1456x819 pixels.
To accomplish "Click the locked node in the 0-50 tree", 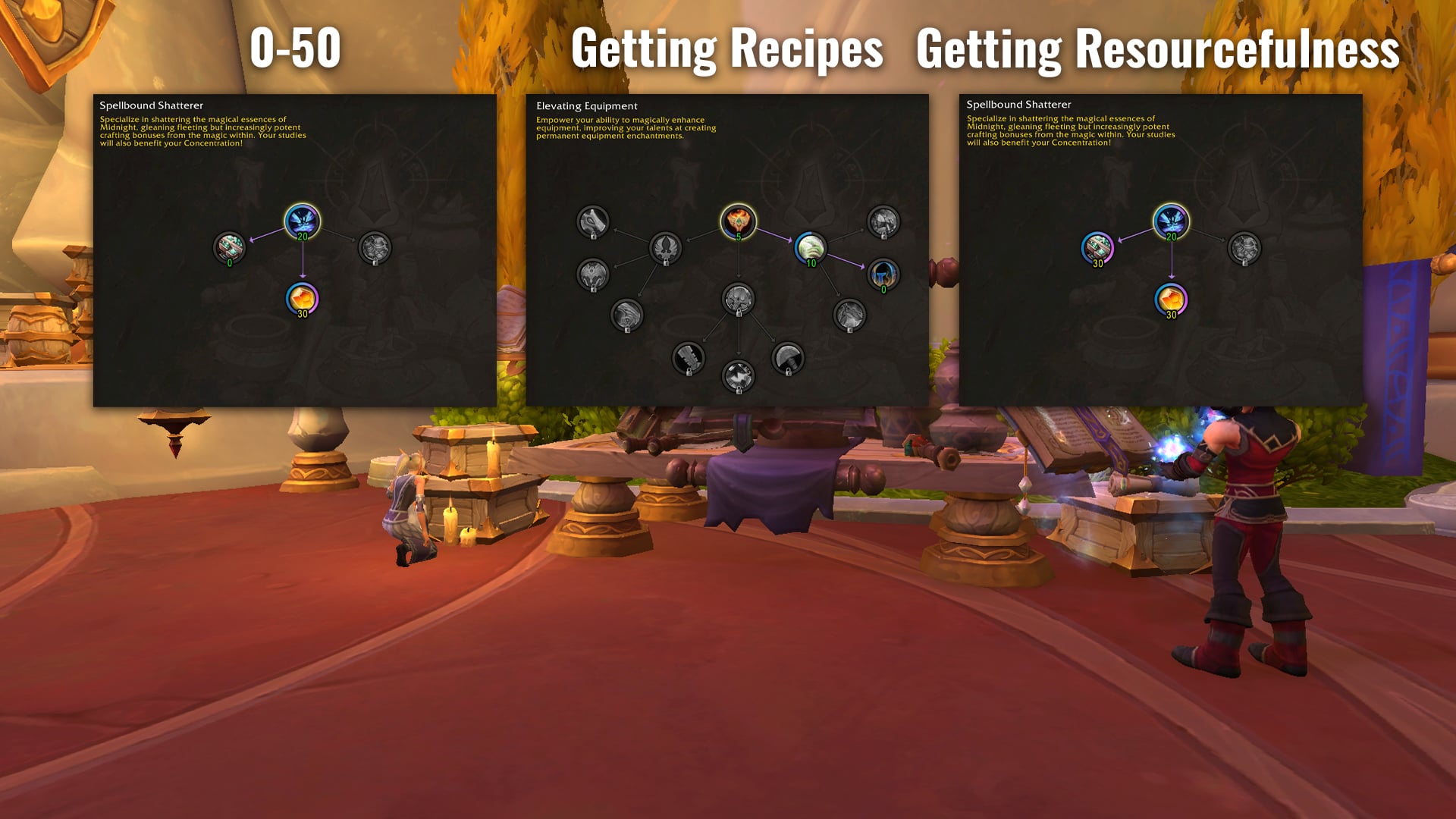I will pyautogui.click(x=375, y=247).
